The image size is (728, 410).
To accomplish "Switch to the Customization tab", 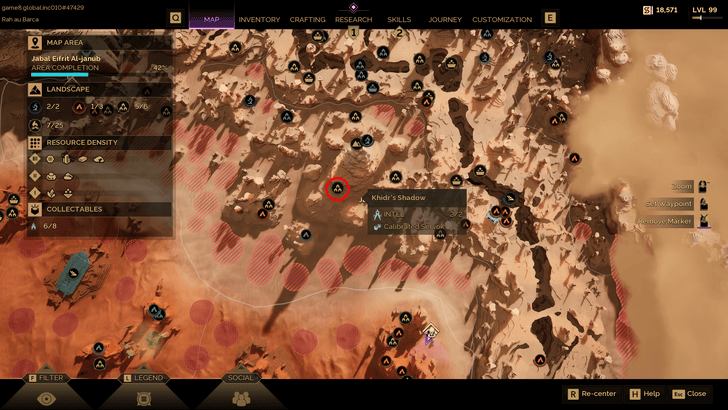I will tap(502, 19).
